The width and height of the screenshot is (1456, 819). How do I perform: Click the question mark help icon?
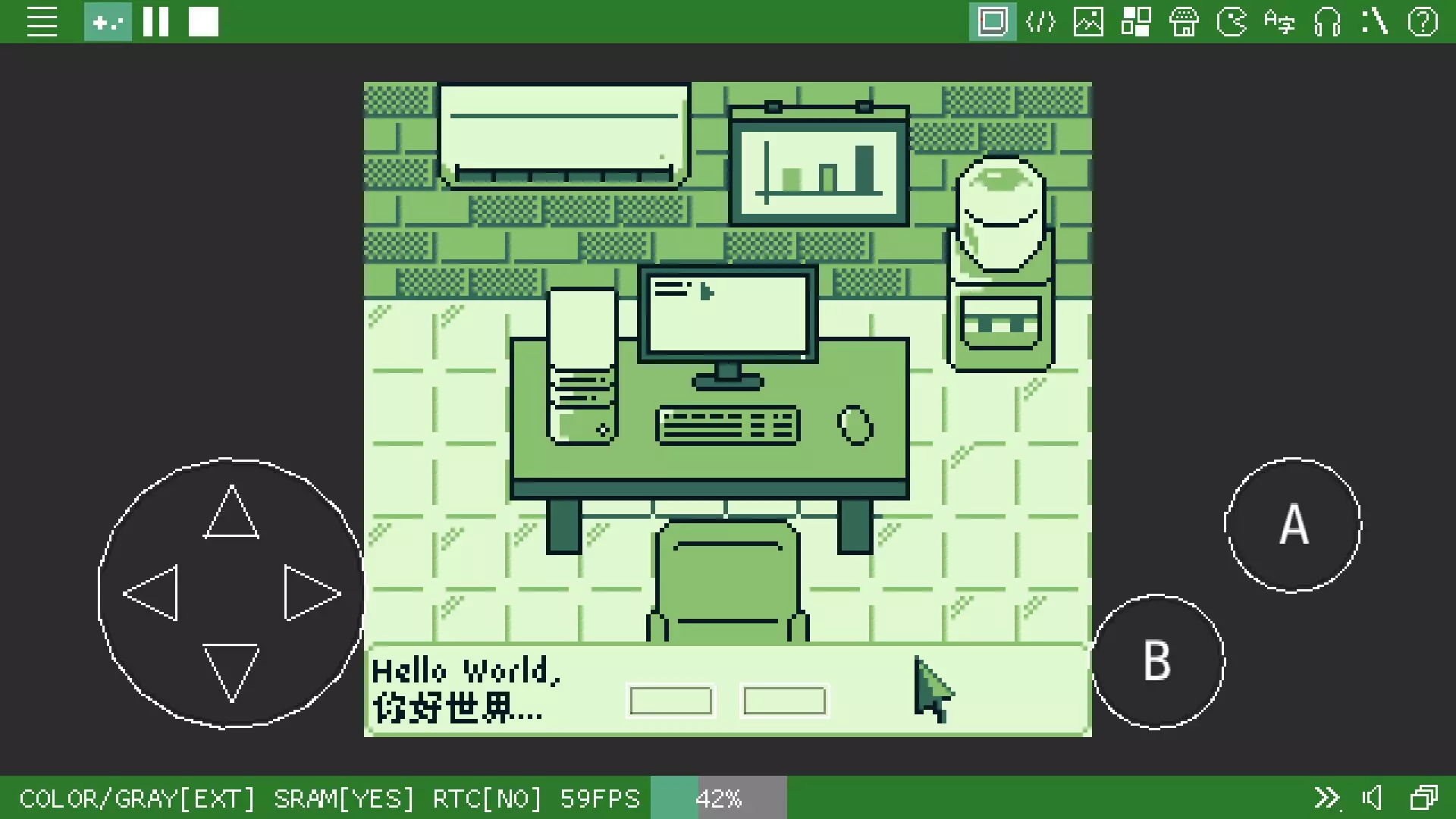1423,22
